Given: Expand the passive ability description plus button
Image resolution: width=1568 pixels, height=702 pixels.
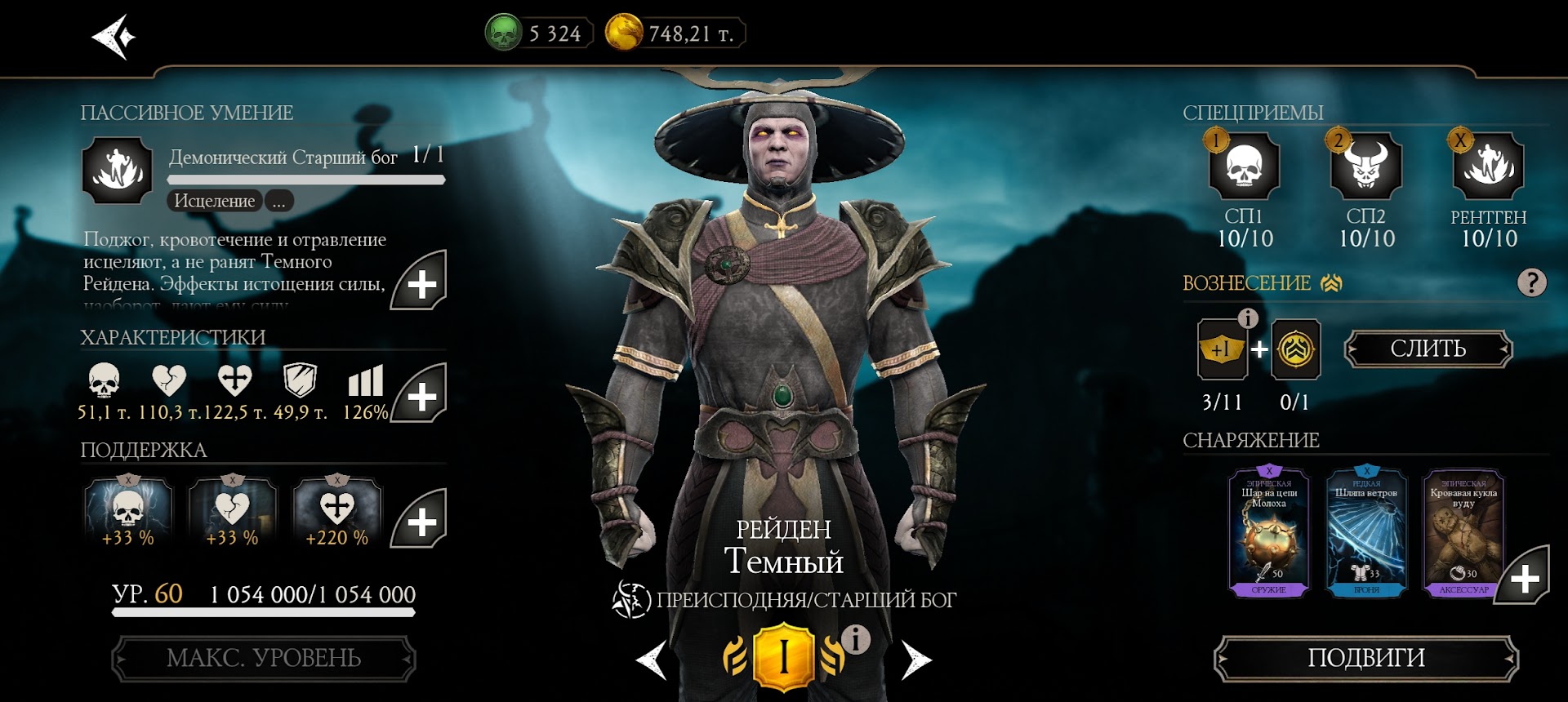Looking at the screenshot, I should pyautogui.click(x=420, y=282).
